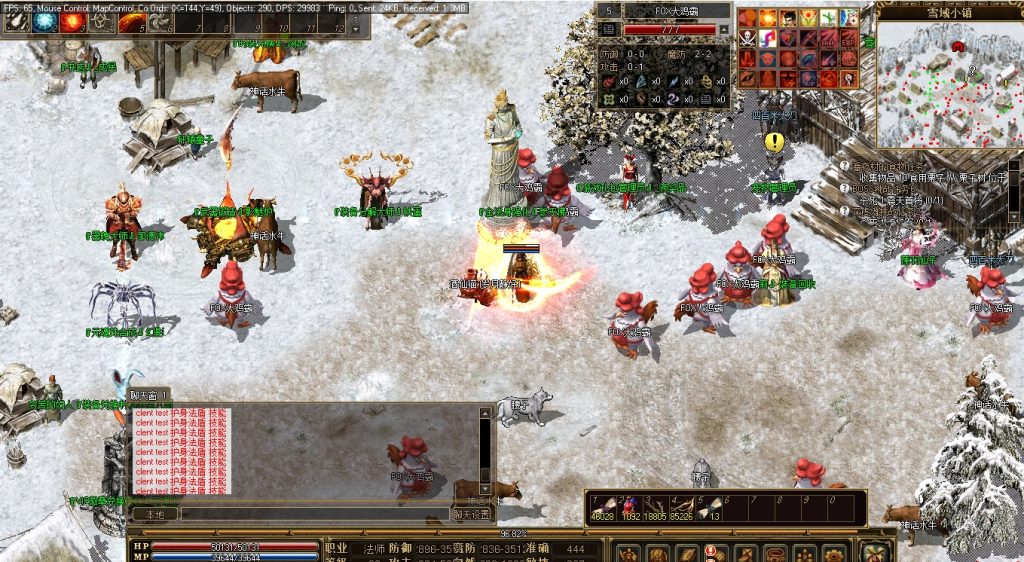Select the FOX target name plate
The width and height of the screenshot is (1024, 562).
coord(662,11)
